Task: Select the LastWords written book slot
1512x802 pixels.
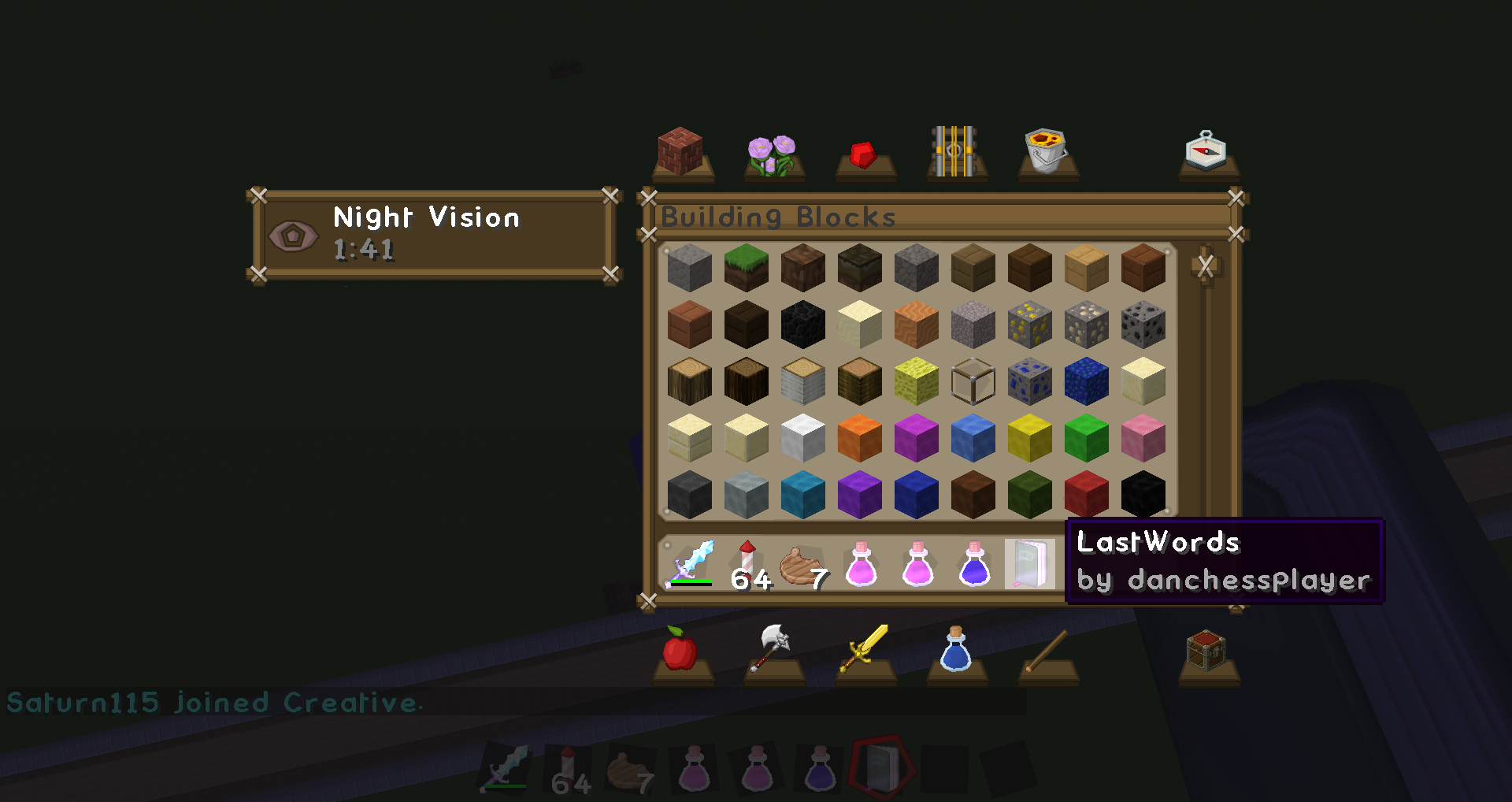Action: tap(1030, 564)
